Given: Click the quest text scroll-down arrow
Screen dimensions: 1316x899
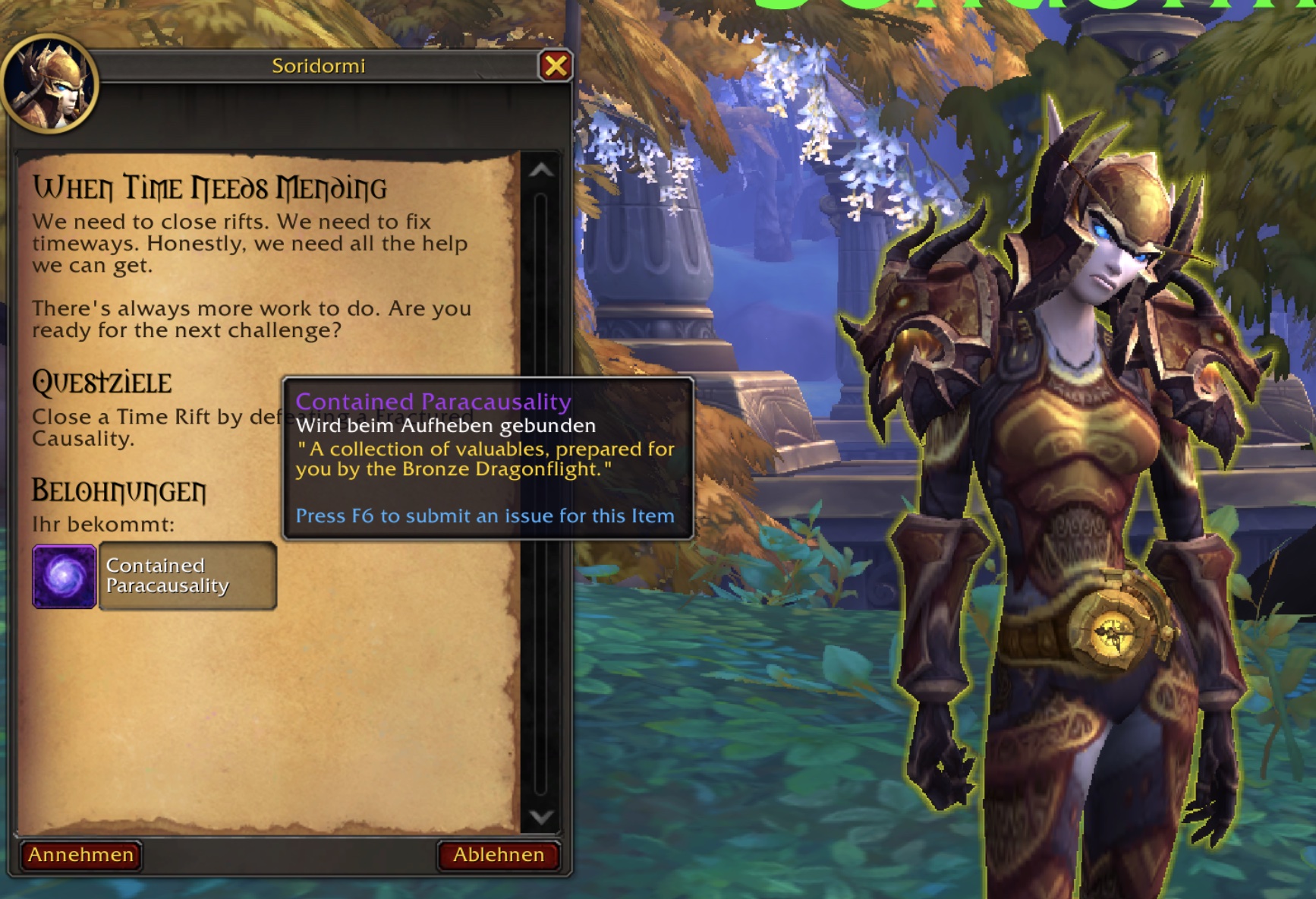Looking at the screenshot, I should (541, 817).
